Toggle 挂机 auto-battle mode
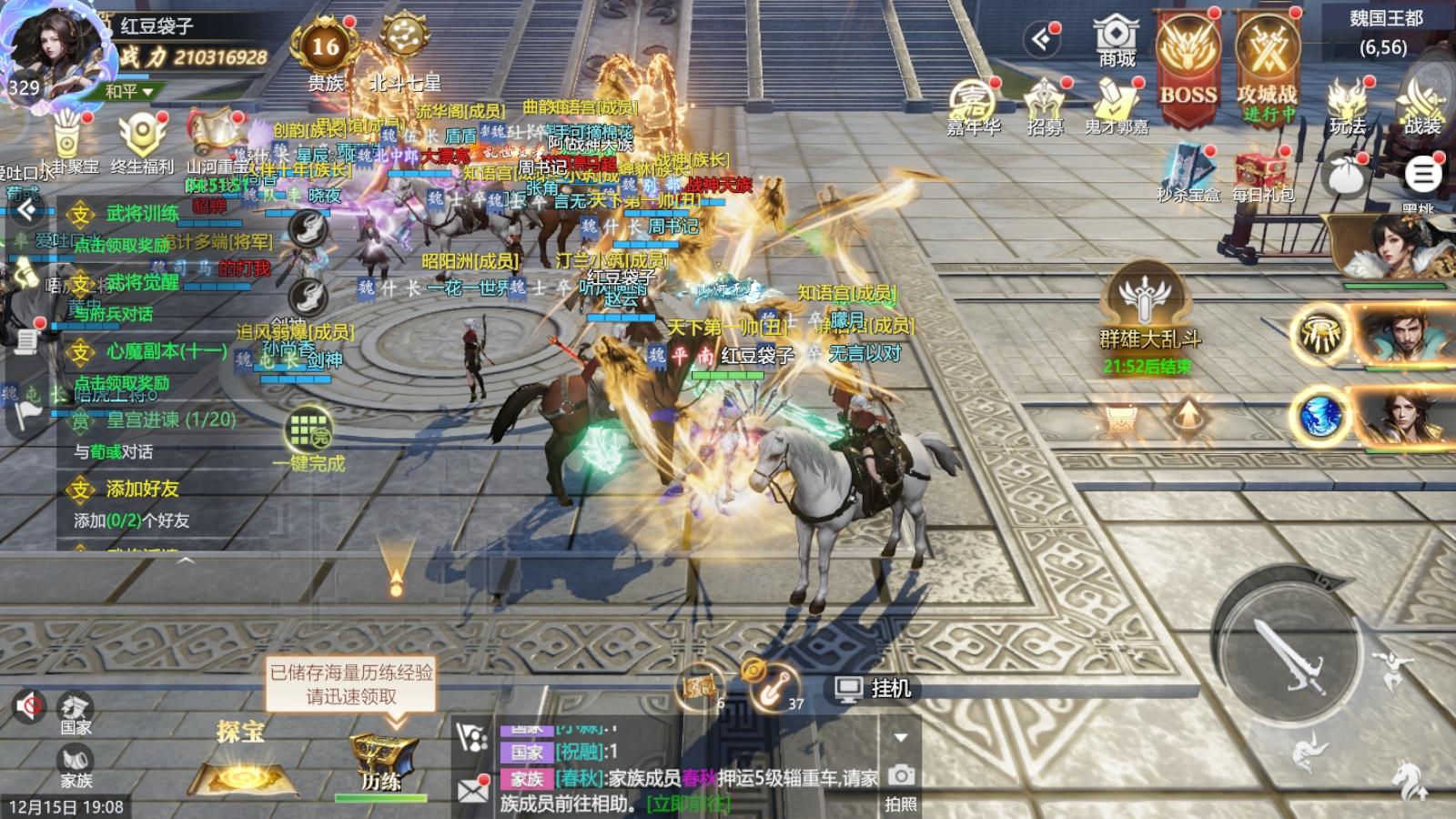Viewport: 1456px width, 819px height. pyautogui.click(x=874, y=689)
